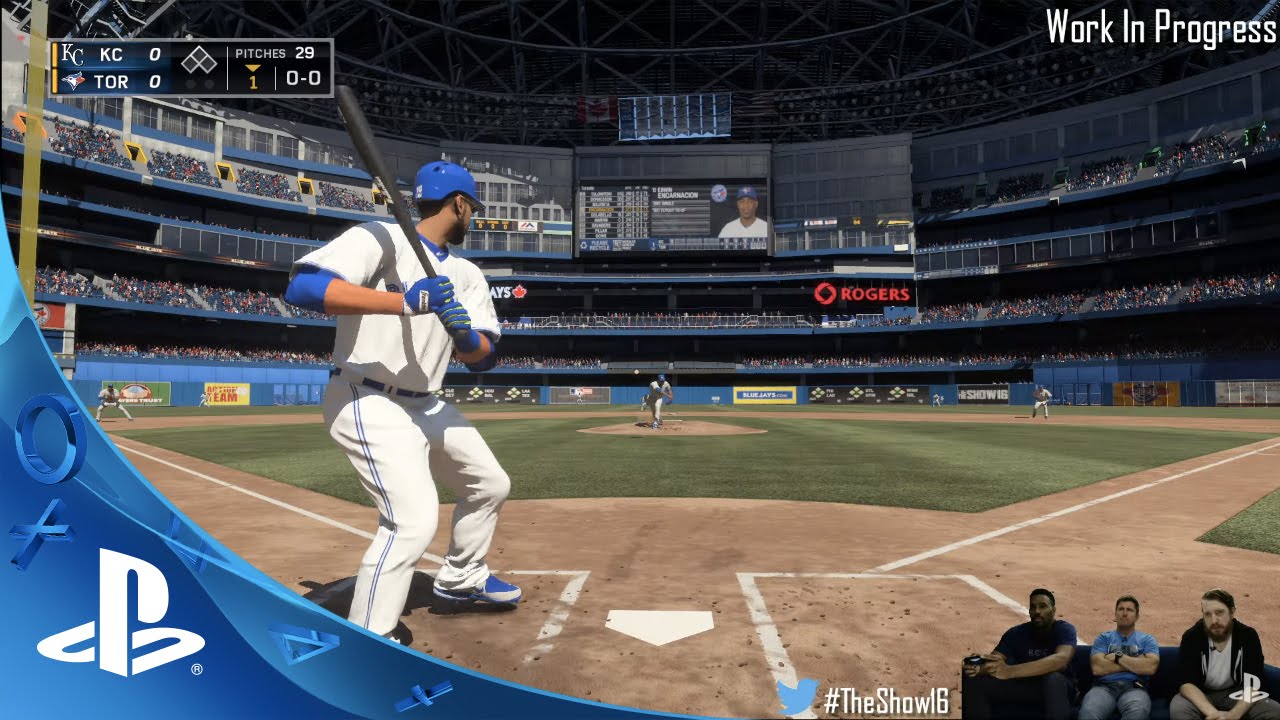Expand the 0-0 count display
The width and height of the screenshot is (1280, 720).
pos(302,80)
